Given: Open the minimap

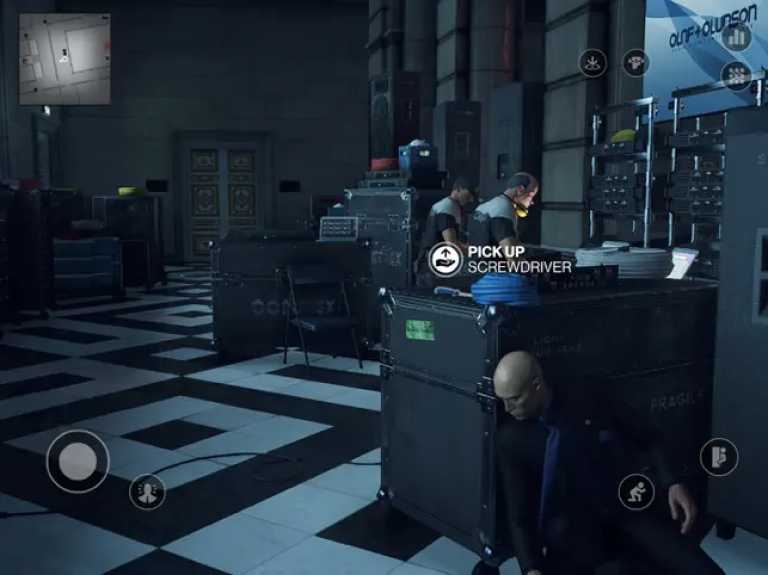Looking at the screenshot, I should coord(64,59).
